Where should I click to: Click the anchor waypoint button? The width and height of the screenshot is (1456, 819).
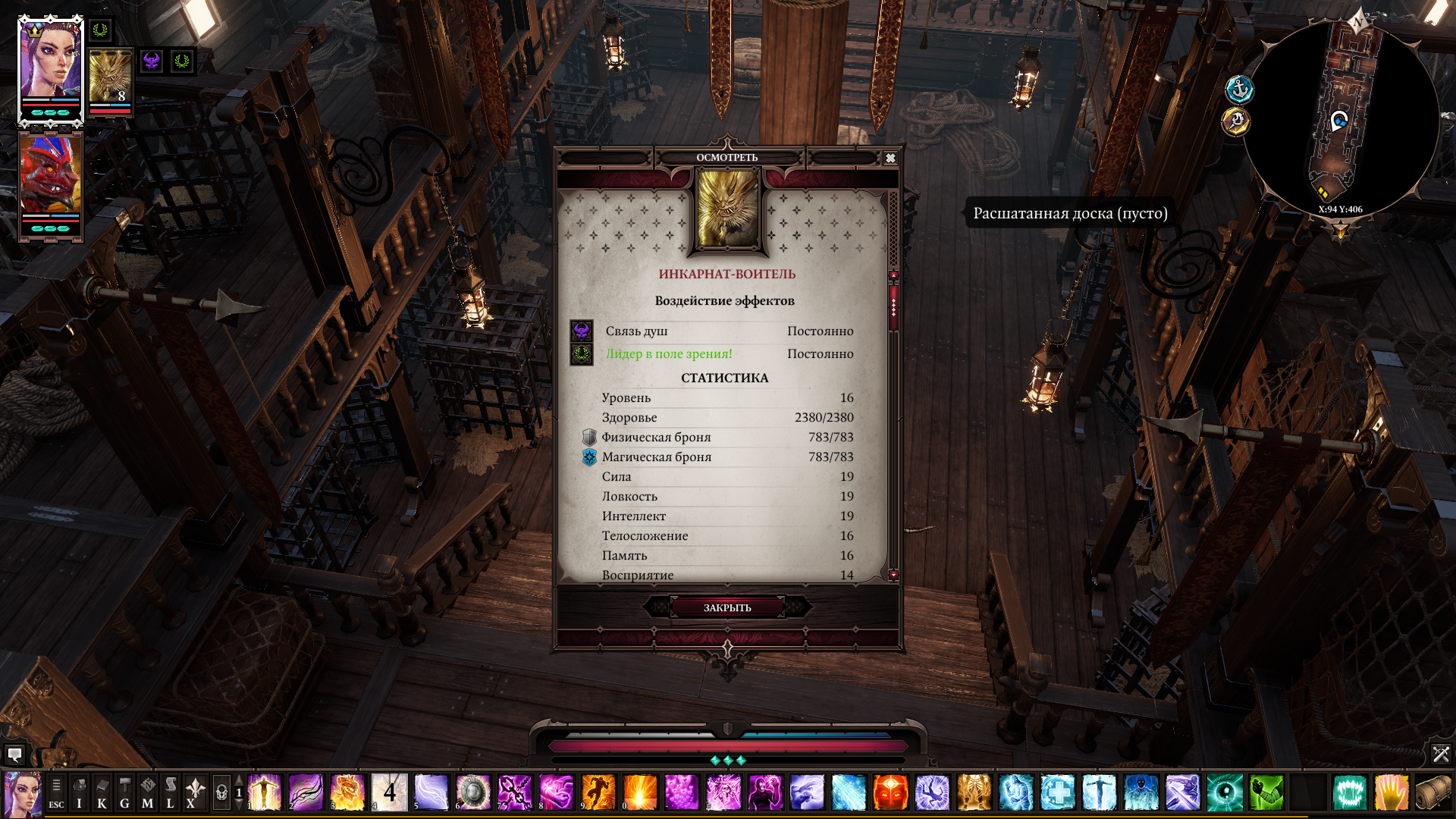coord(1239,90)
